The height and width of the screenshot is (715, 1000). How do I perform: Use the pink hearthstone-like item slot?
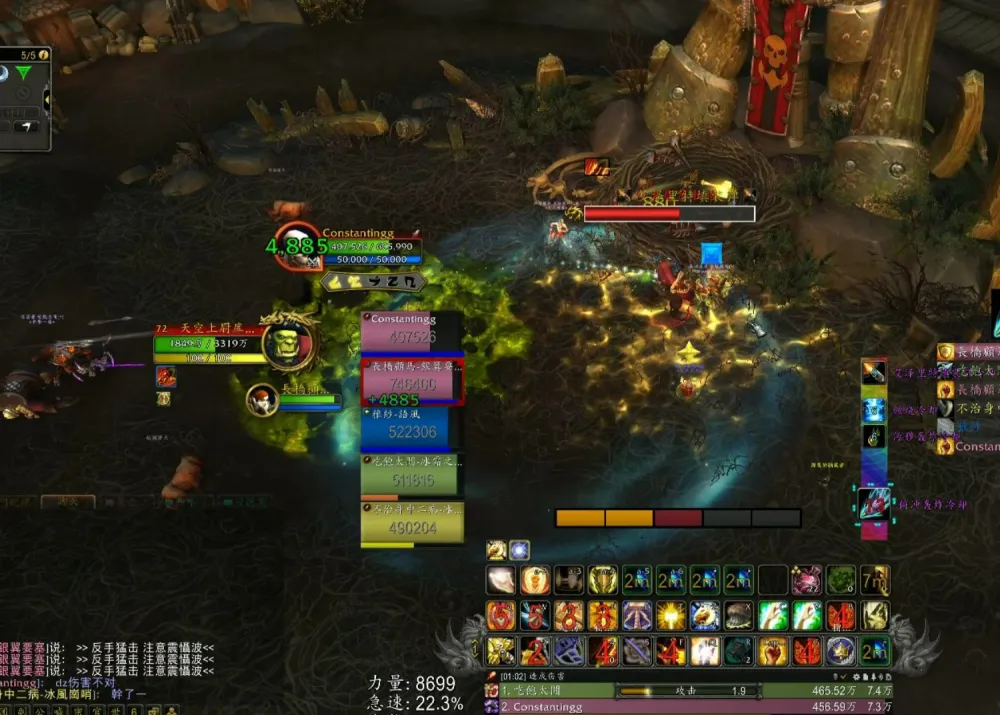coord(806,580)
